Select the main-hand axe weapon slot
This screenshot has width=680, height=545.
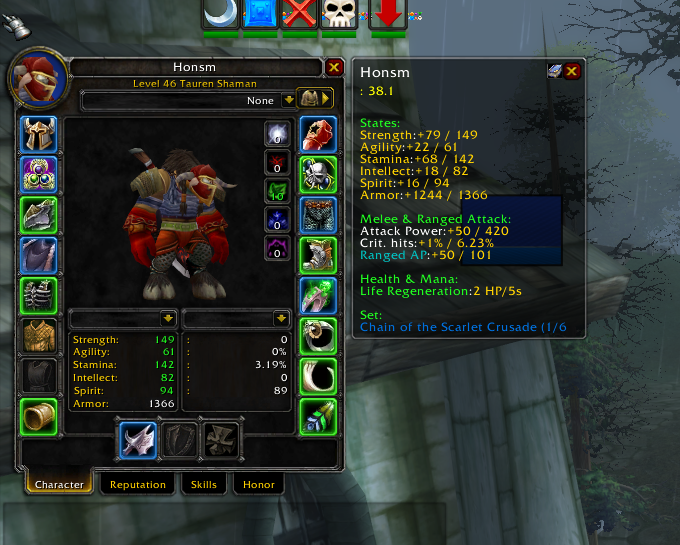click(136, 440)
